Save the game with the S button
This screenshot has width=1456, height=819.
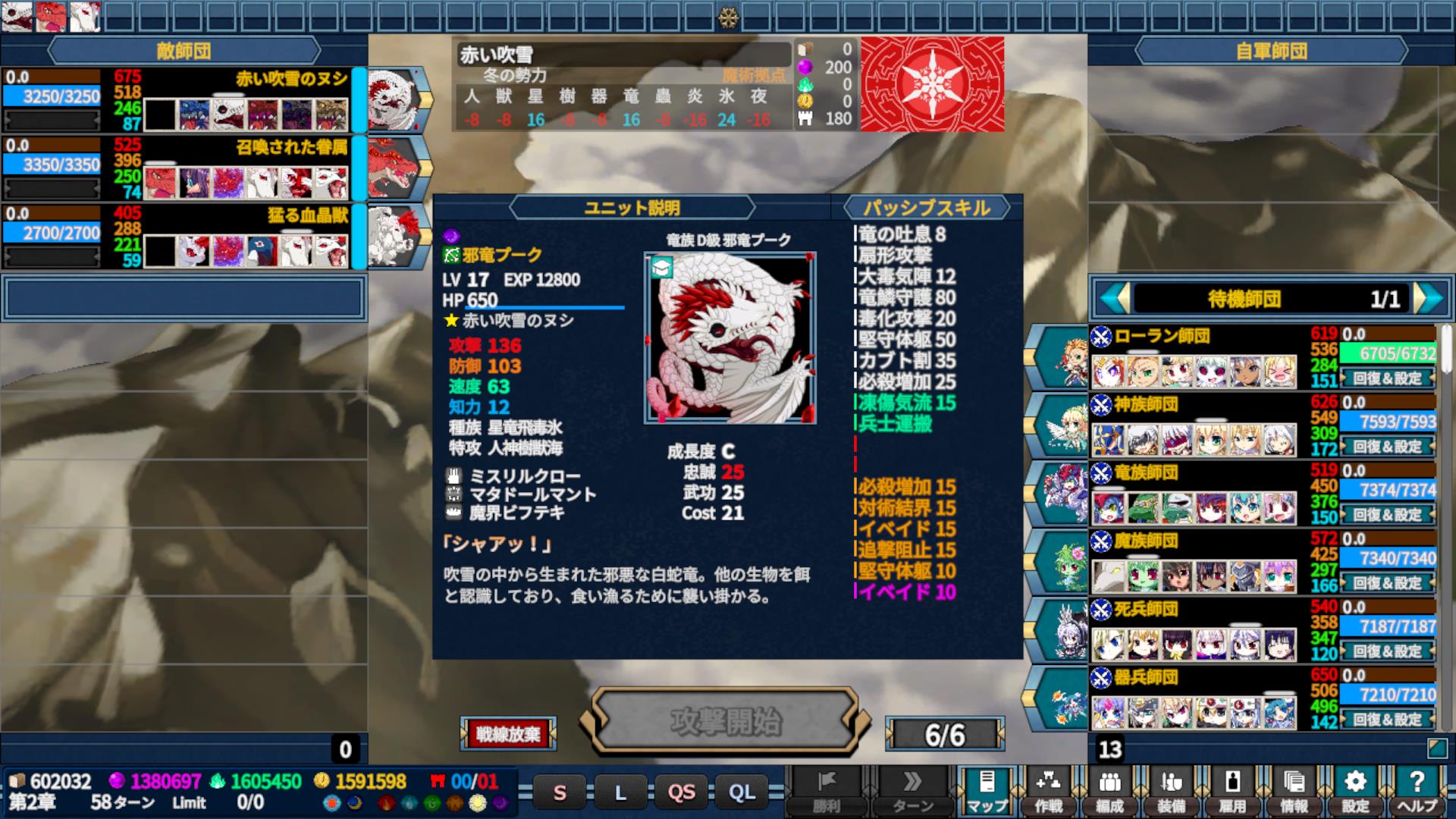point(560,793)
